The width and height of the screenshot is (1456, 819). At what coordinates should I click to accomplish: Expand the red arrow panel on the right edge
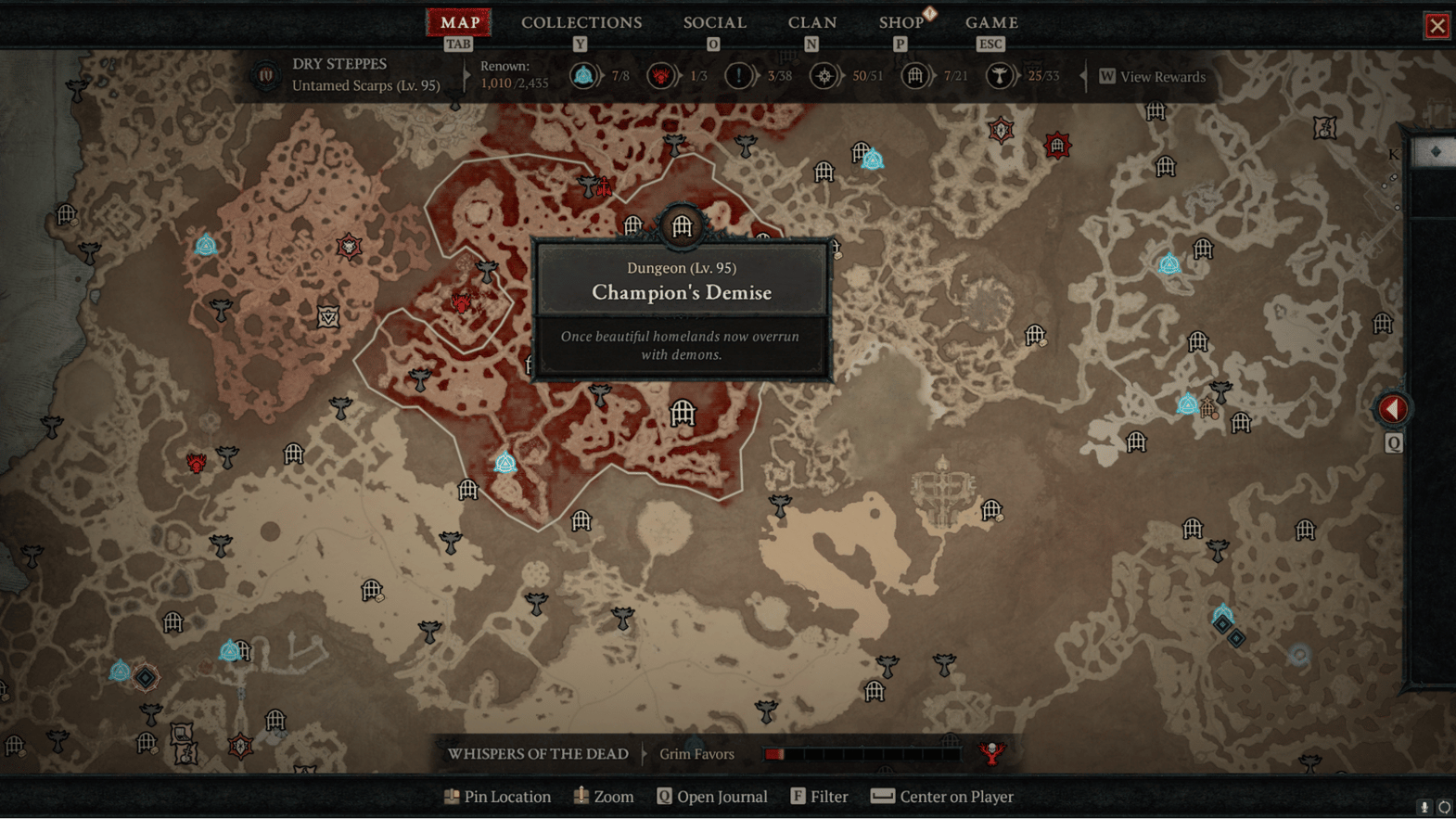[1391, 406]
